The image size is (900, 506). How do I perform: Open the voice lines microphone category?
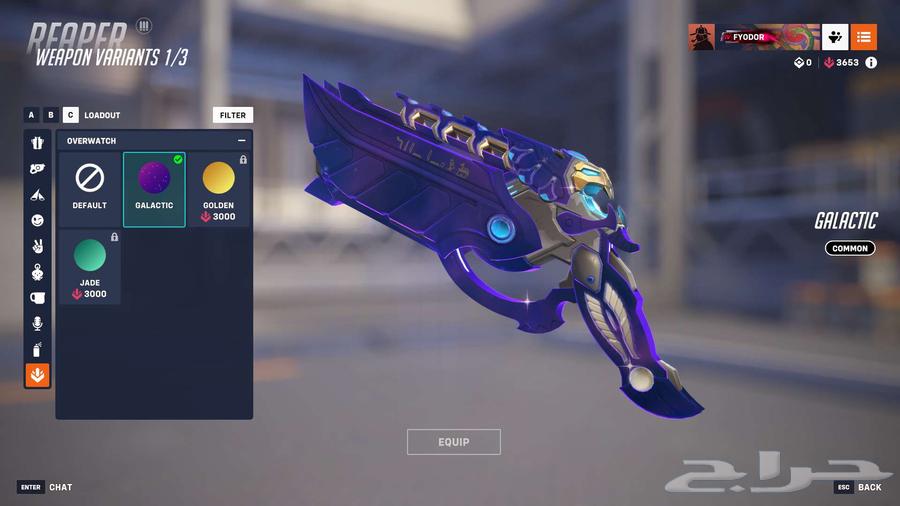[38, 323]
